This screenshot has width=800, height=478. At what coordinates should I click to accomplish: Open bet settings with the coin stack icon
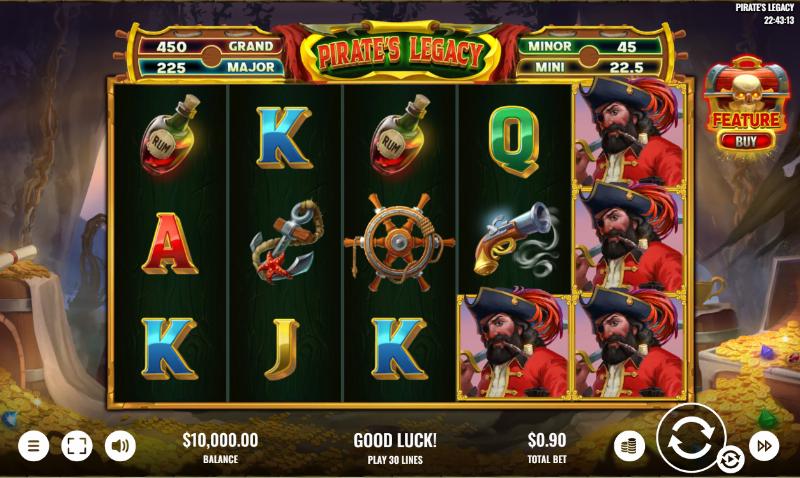click(x=629, y=445)
